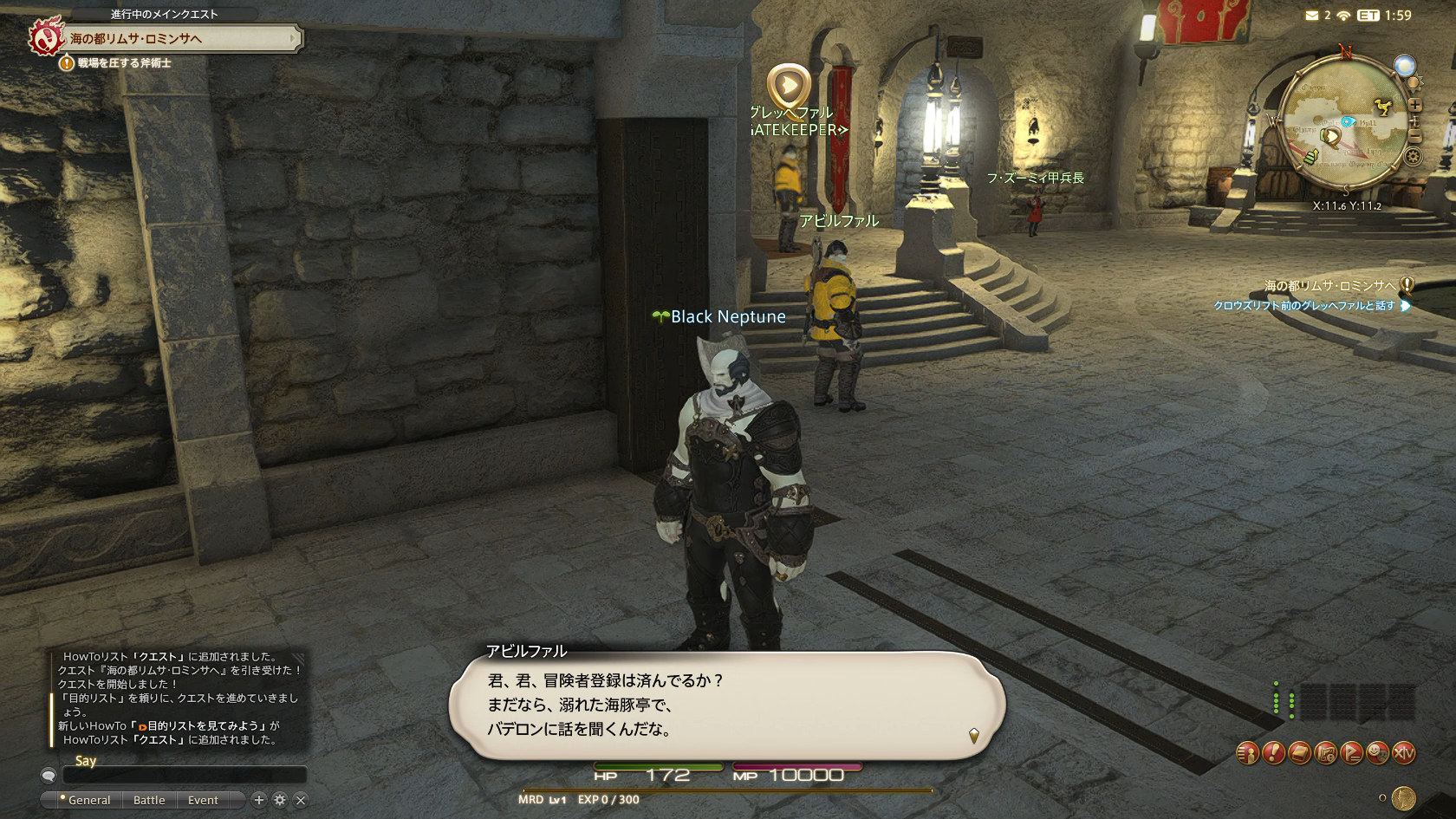
Task: Open chat log settings gear
Action: coord(279,800)
